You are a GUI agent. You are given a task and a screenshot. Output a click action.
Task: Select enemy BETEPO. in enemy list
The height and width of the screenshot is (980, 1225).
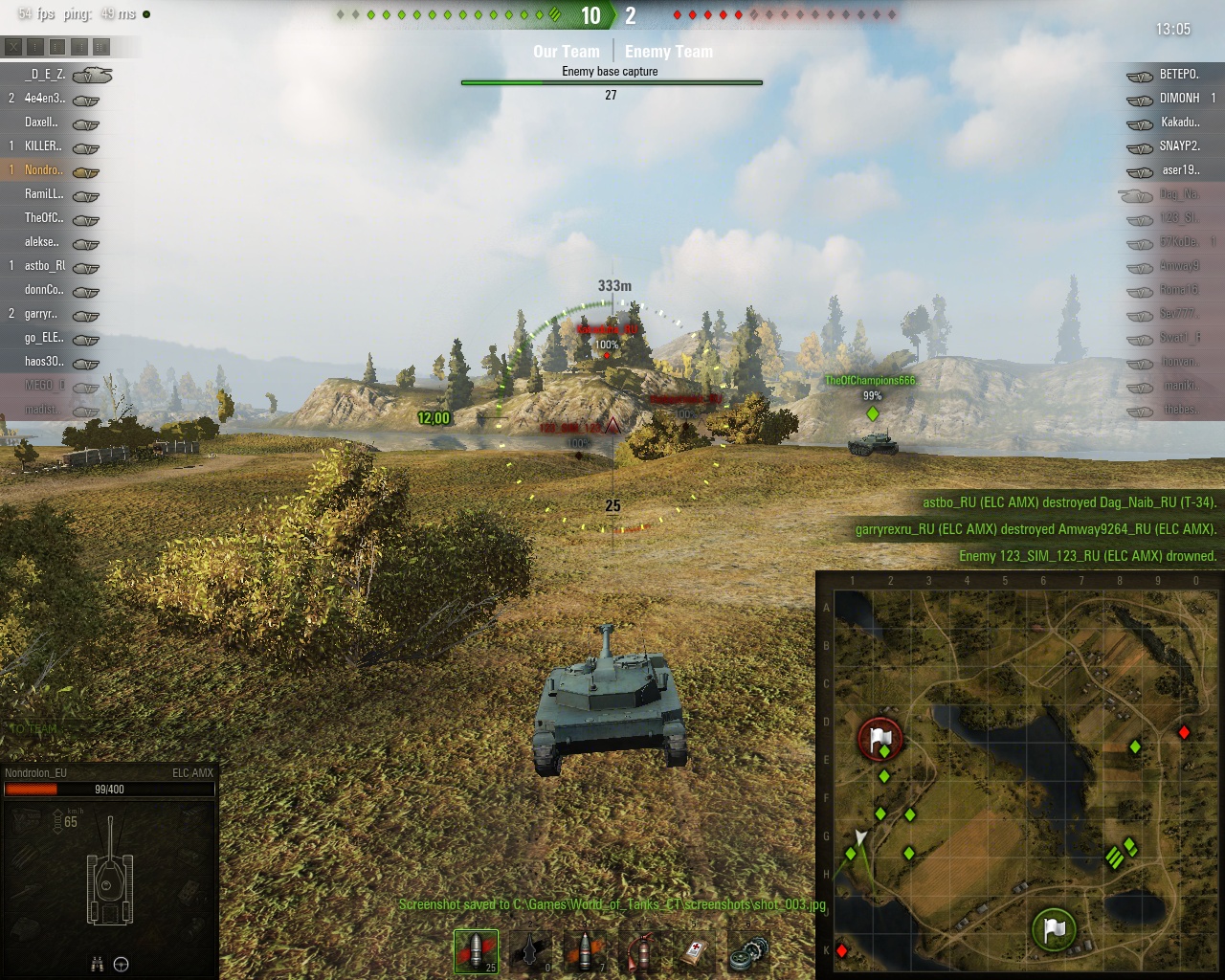click(1179, 75)
